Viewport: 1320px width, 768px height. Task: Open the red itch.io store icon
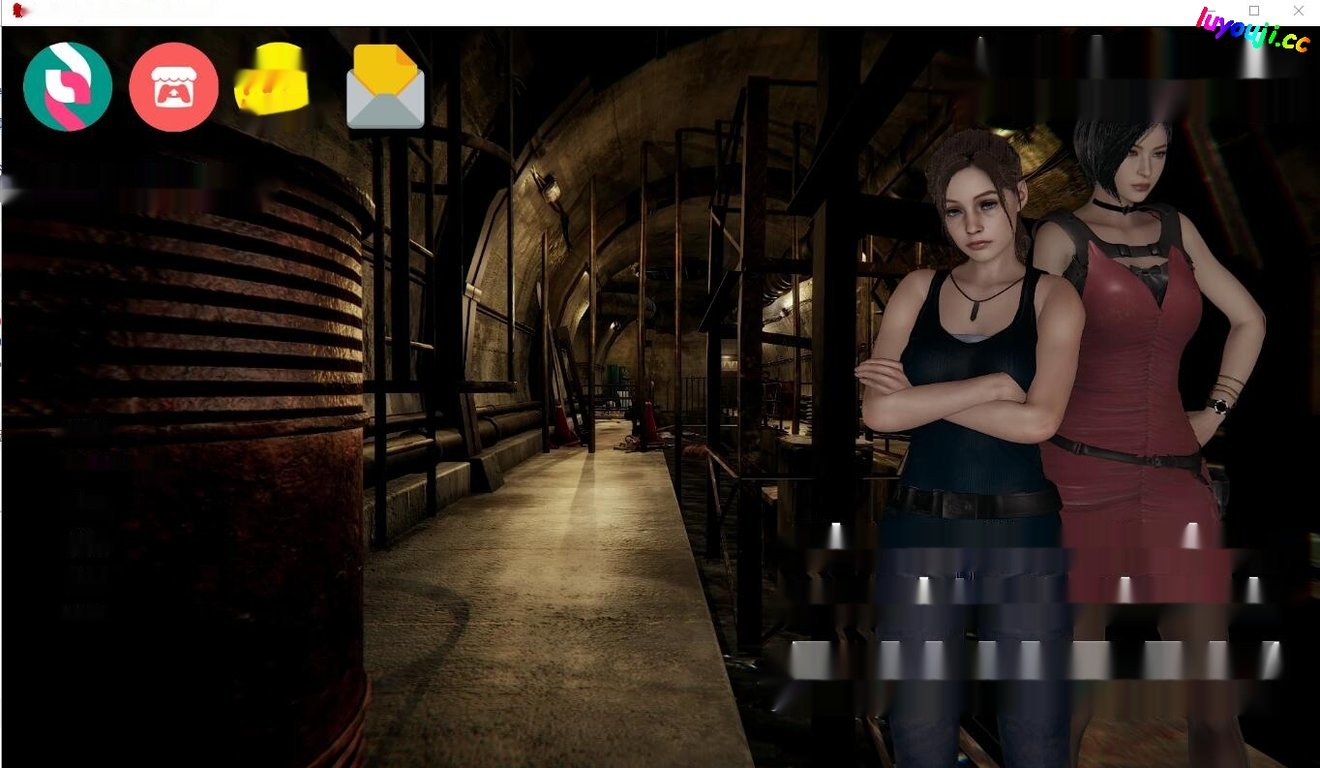[x=172, y=87]
